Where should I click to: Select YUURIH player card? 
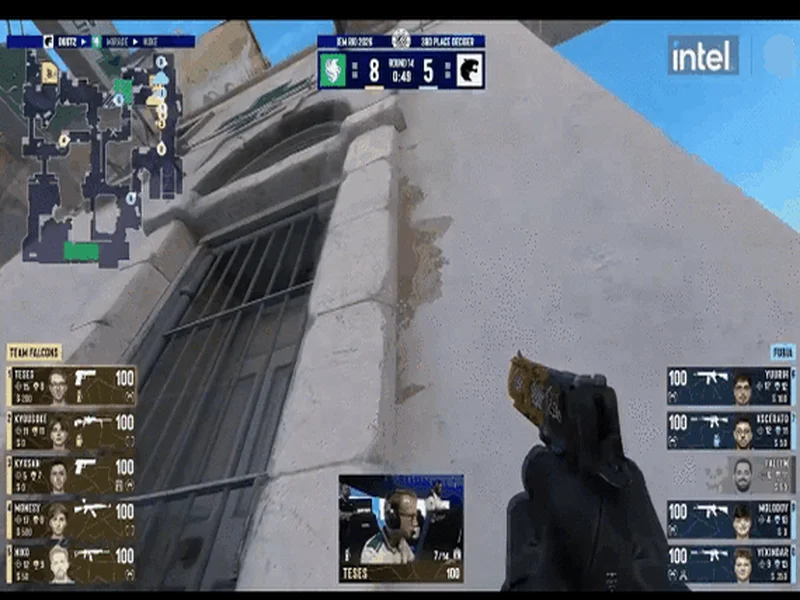(x=730, y=386)
